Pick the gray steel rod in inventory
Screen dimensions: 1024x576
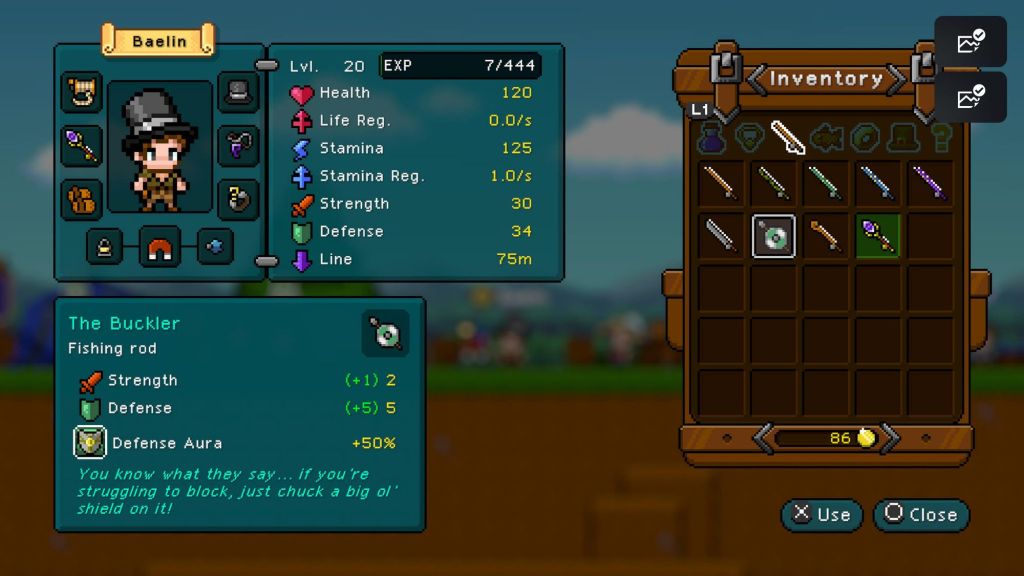point(722,236)
